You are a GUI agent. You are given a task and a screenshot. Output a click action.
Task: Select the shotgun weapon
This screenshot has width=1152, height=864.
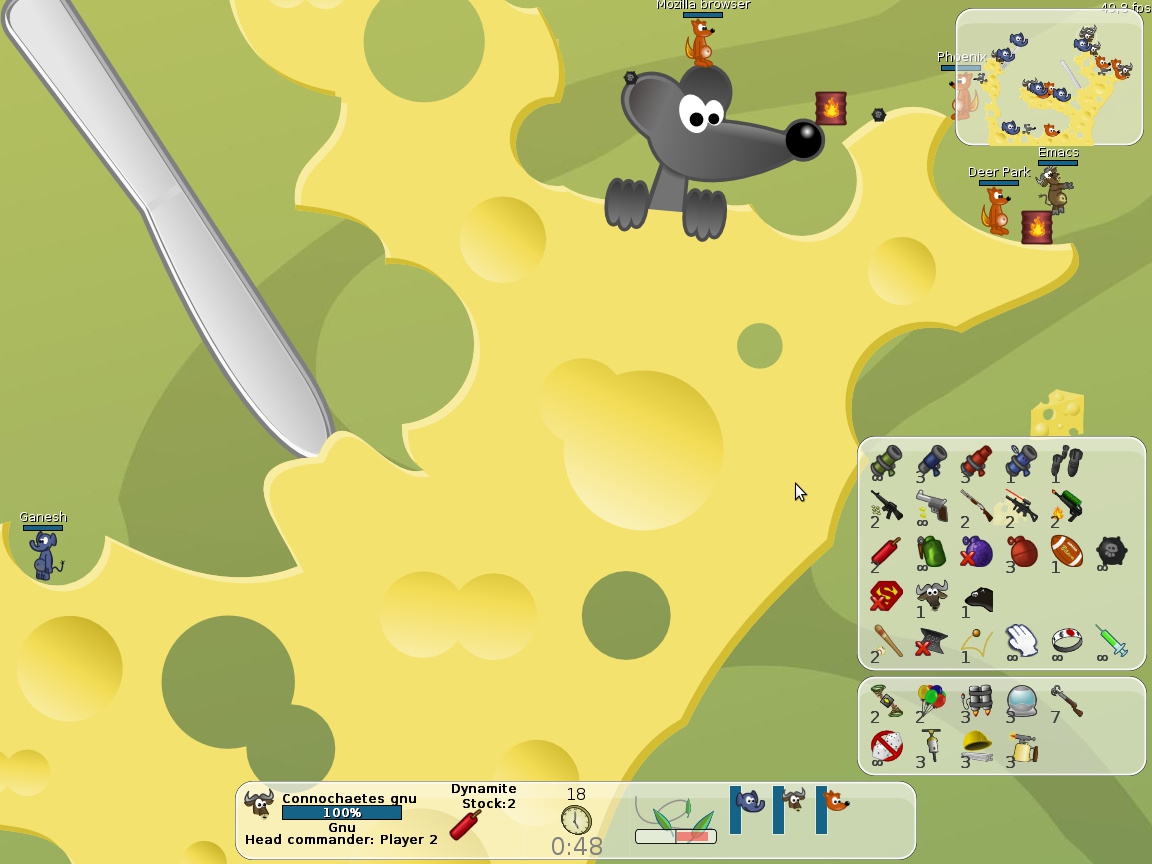click(977, 505)
